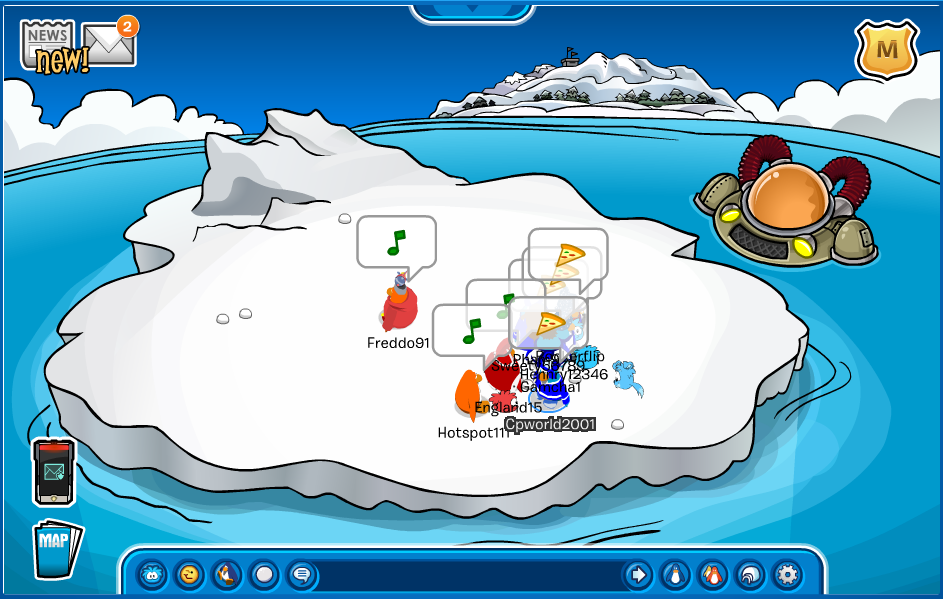Open the settings gear

tap(787, 575)
